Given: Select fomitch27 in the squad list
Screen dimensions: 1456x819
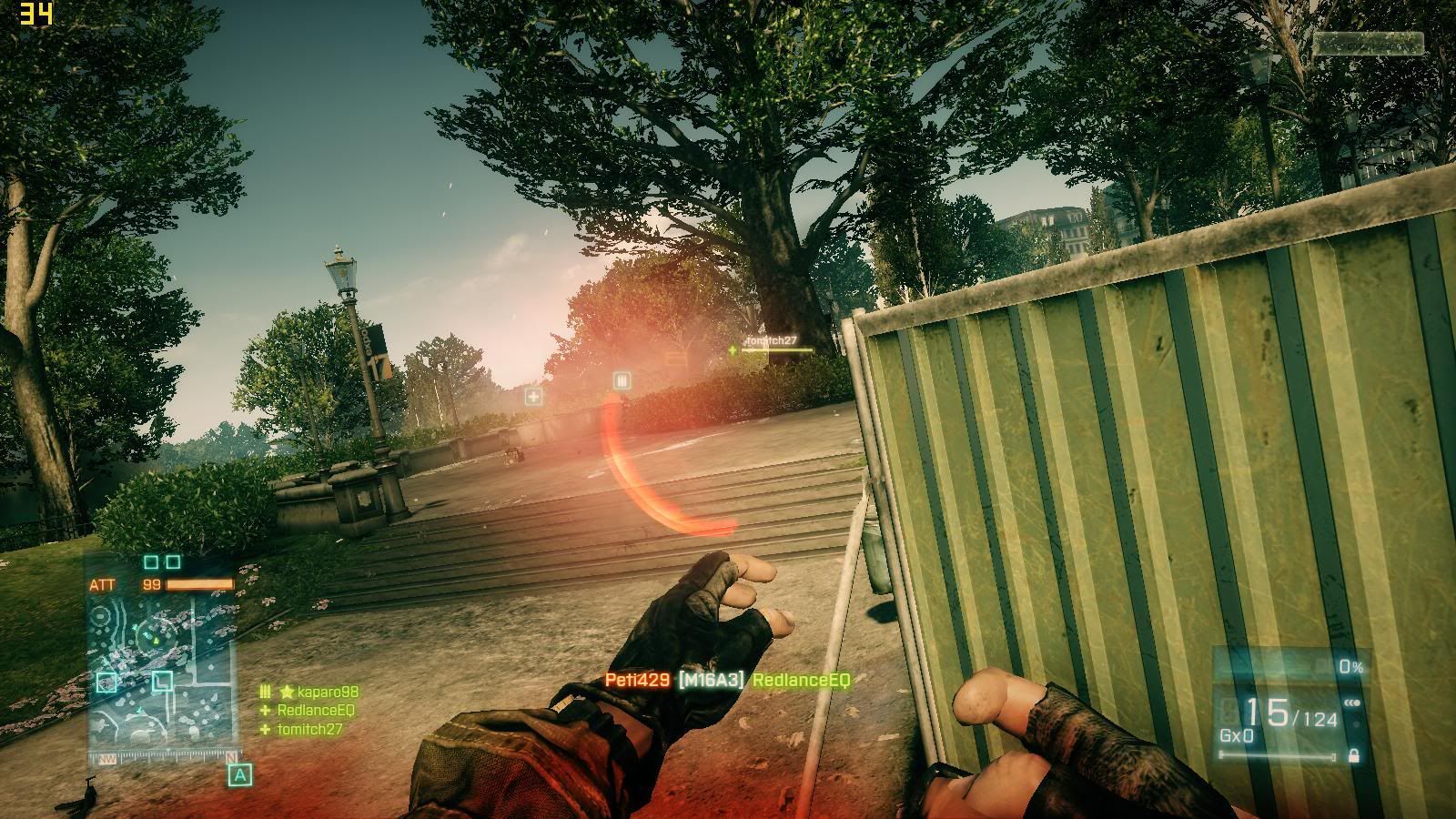Looking at the screenshot, I should [309, 729].
